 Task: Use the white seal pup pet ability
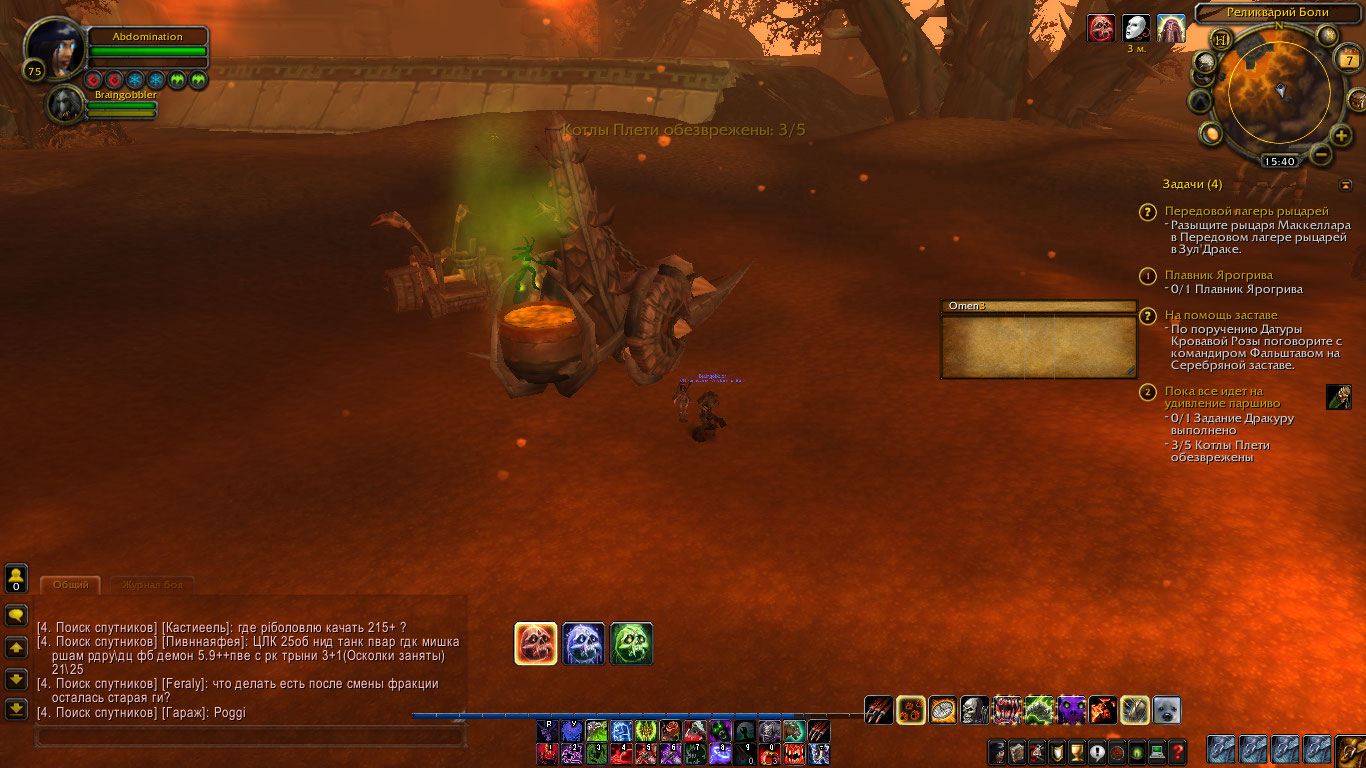pyautogui.click(x=1167, y=710)
